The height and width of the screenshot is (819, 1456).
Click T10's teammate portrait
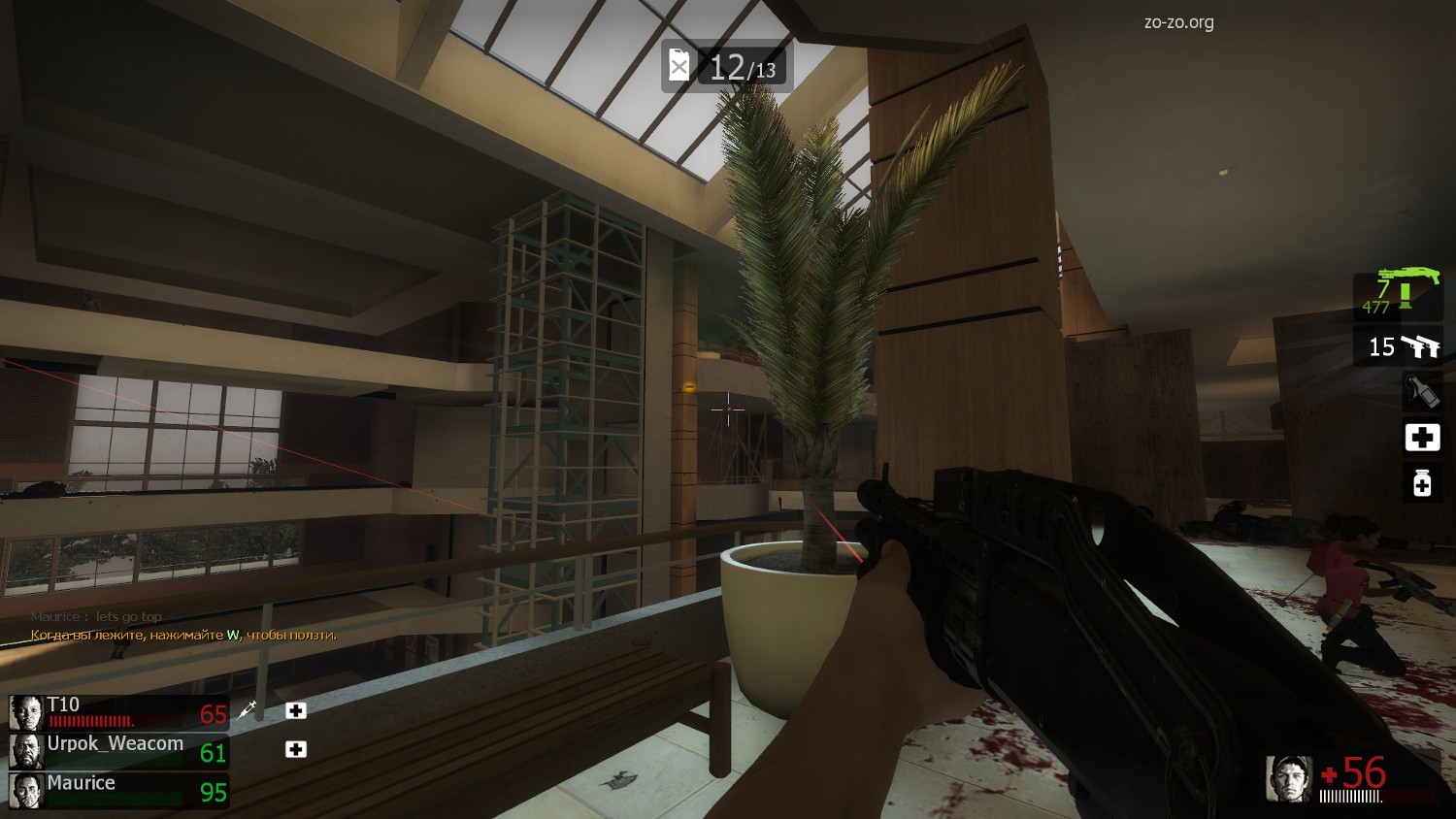26,713
